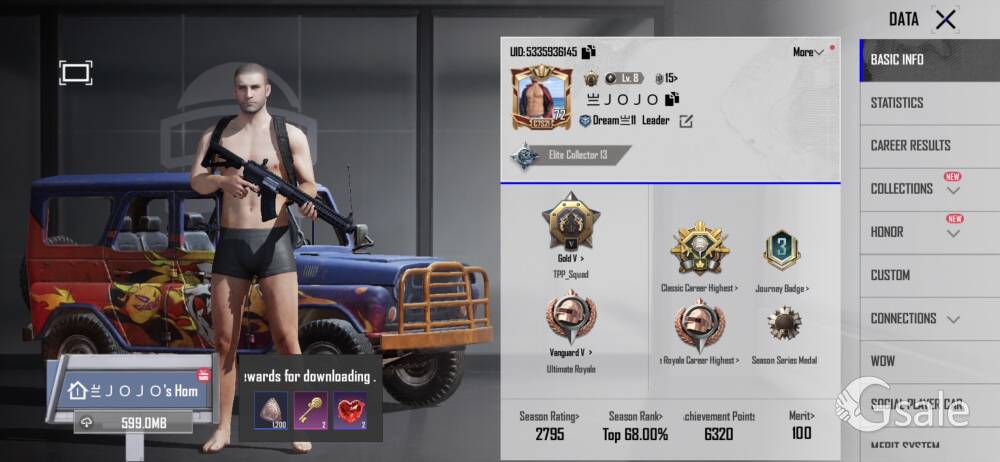Open the More dropdown
The image size is (1000, 462).
pos(808,52)
